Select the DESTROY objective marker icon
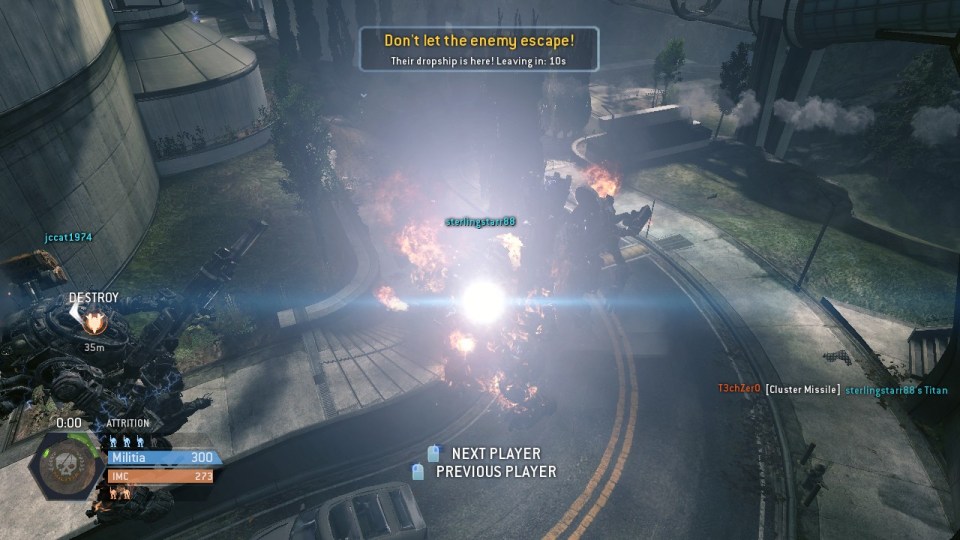 [x=95, y=323]
